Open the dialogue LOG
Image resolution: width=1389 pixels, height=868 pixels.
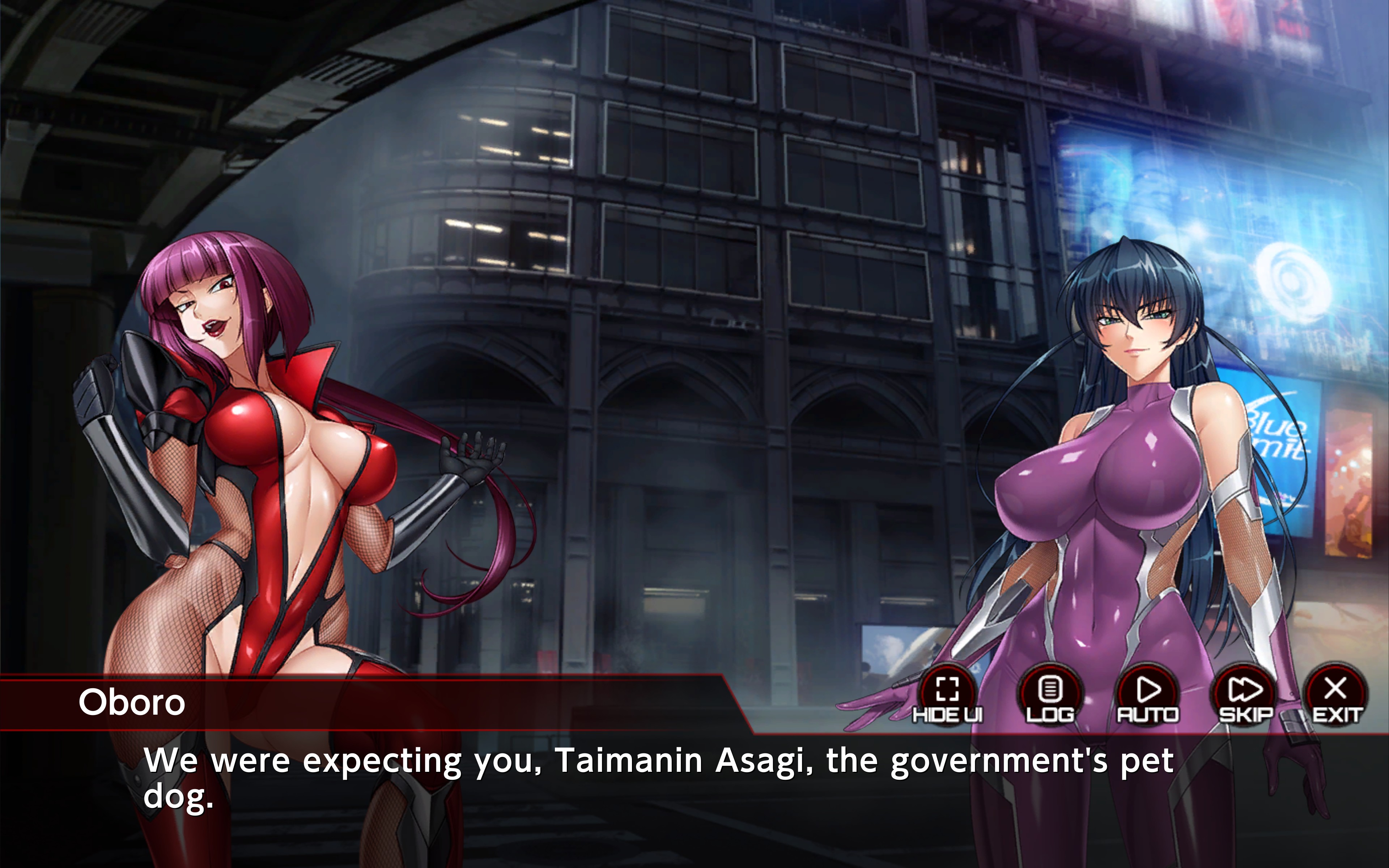[x=1050, y=693]
